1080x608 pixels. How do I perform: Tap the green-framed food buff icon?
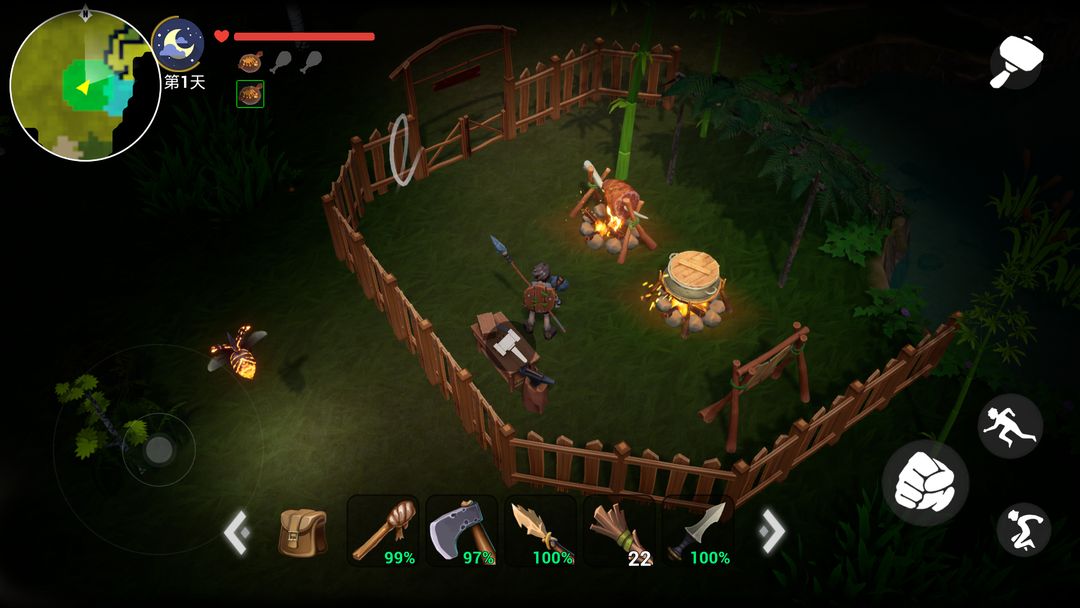pos(250,94)
